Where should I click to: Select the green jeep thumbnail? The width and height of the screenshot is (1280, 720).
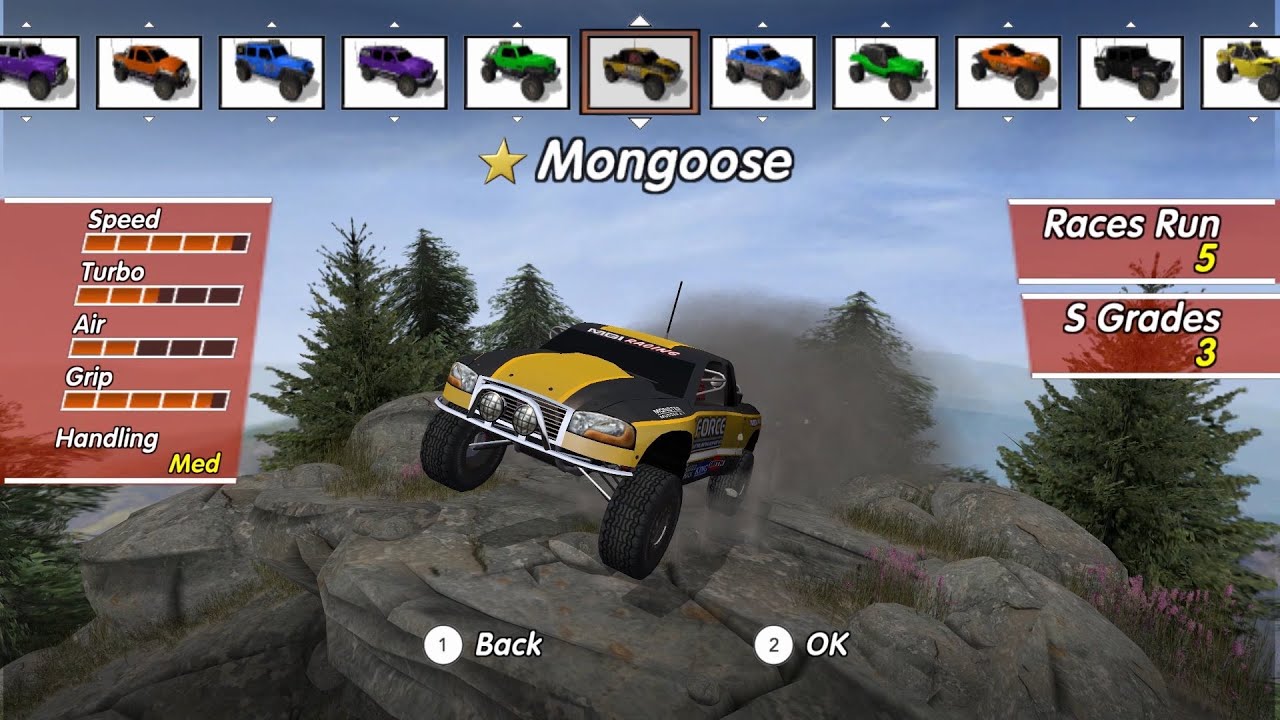[x=517, y=72]
